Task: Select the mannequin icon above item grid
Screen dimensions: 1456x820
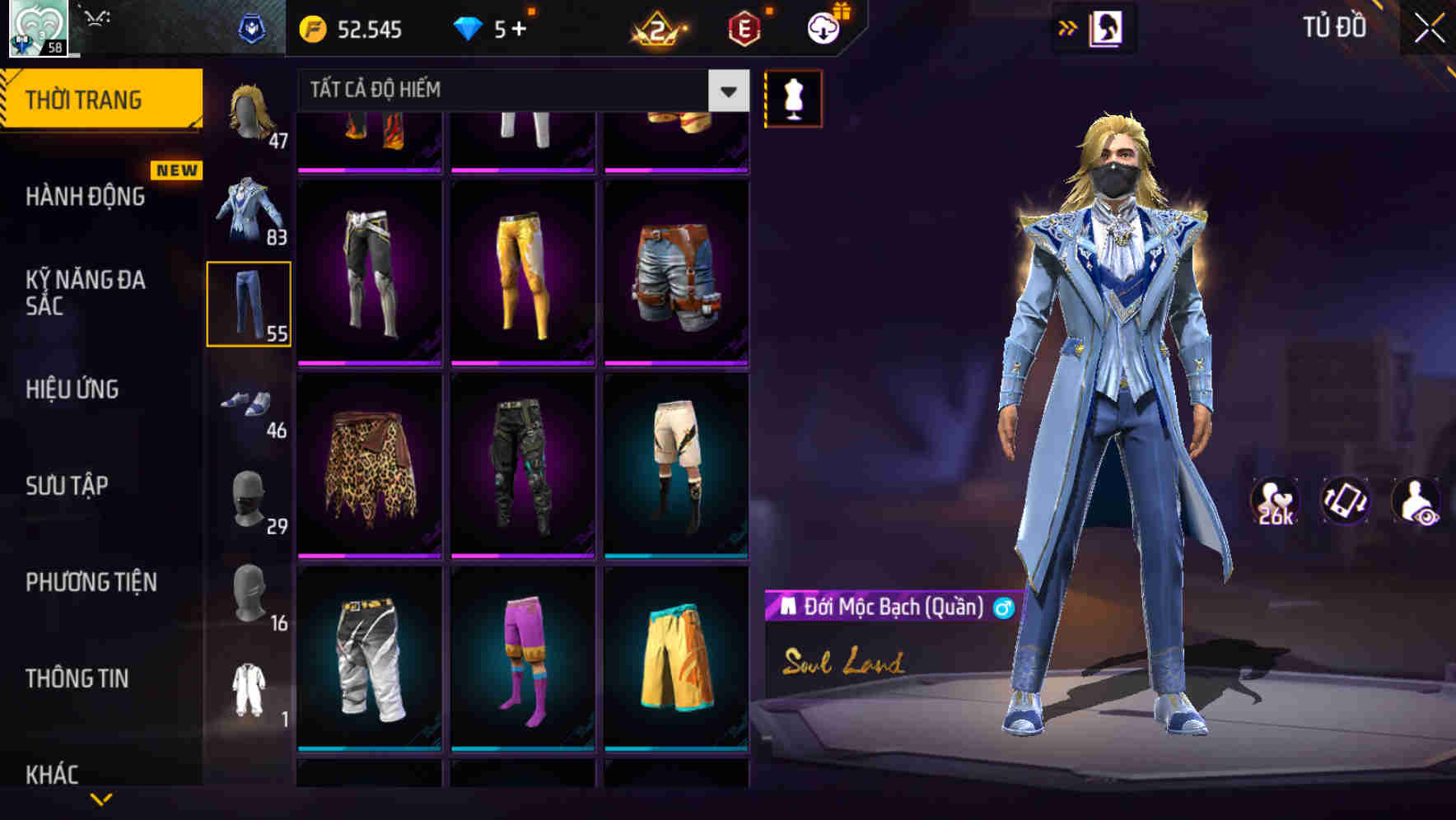Action: coord(793,97)
